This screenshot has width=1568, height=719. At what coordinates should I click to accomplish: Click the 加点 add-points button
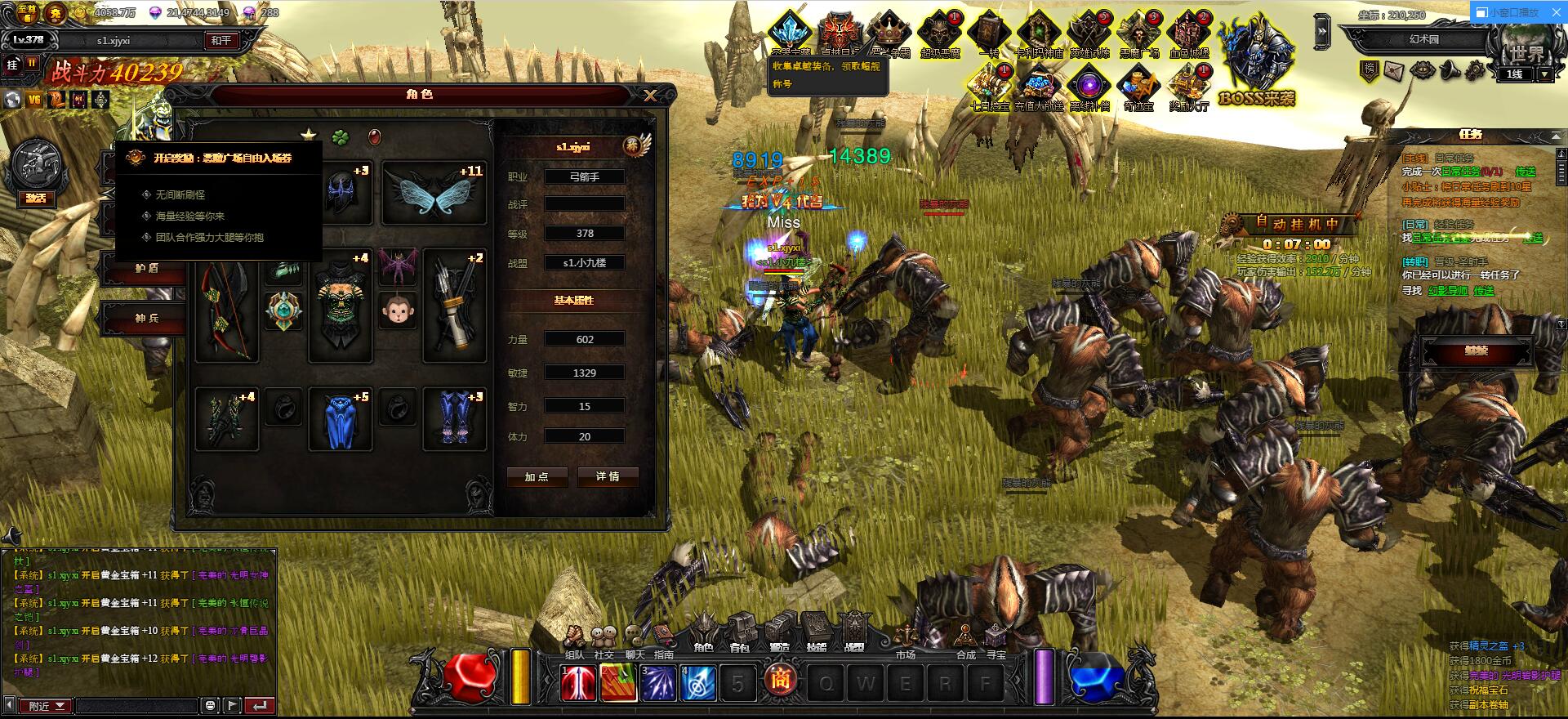pos(537,476)
